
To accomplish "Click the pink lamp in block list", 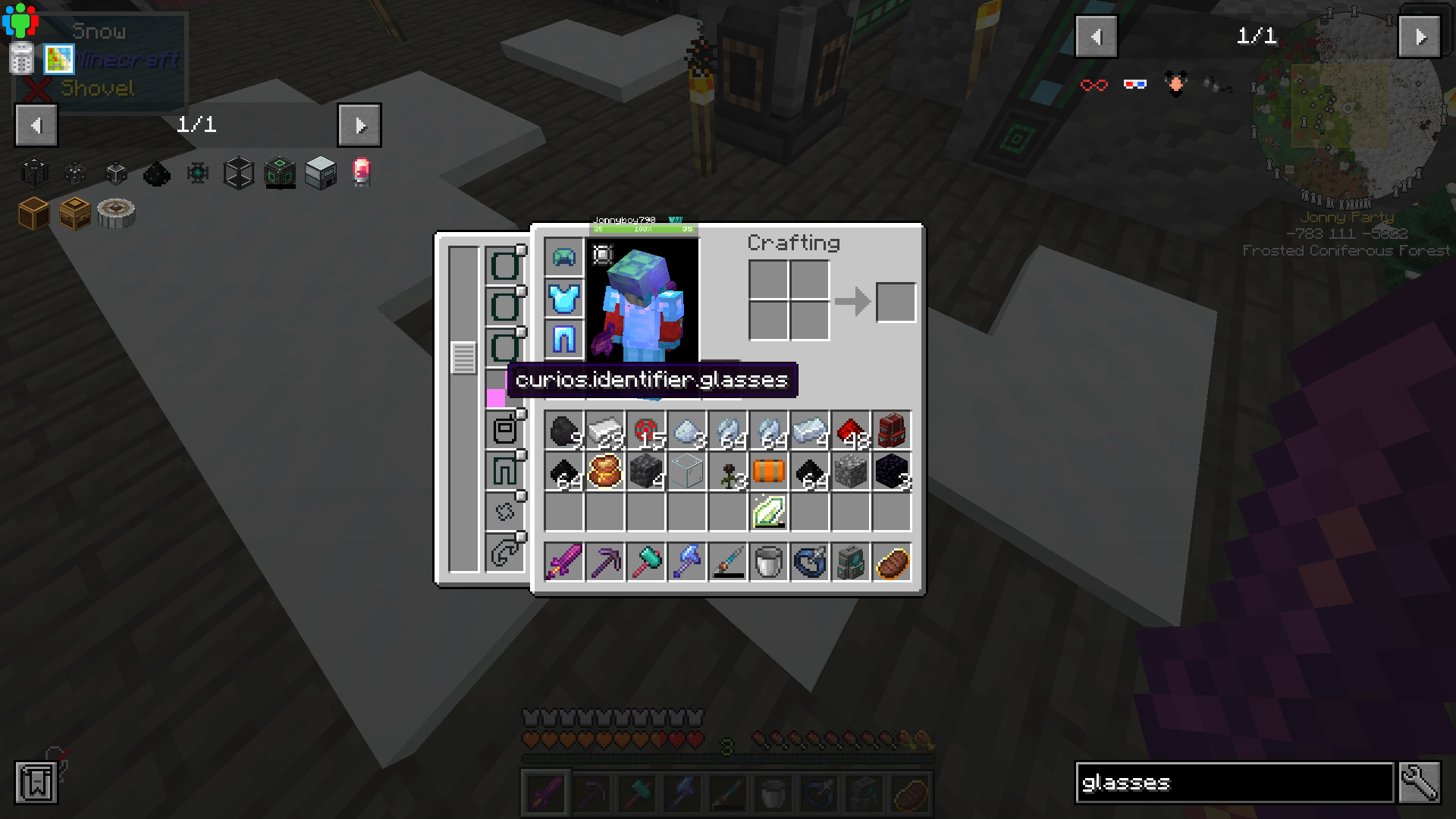I will (359, 173).
